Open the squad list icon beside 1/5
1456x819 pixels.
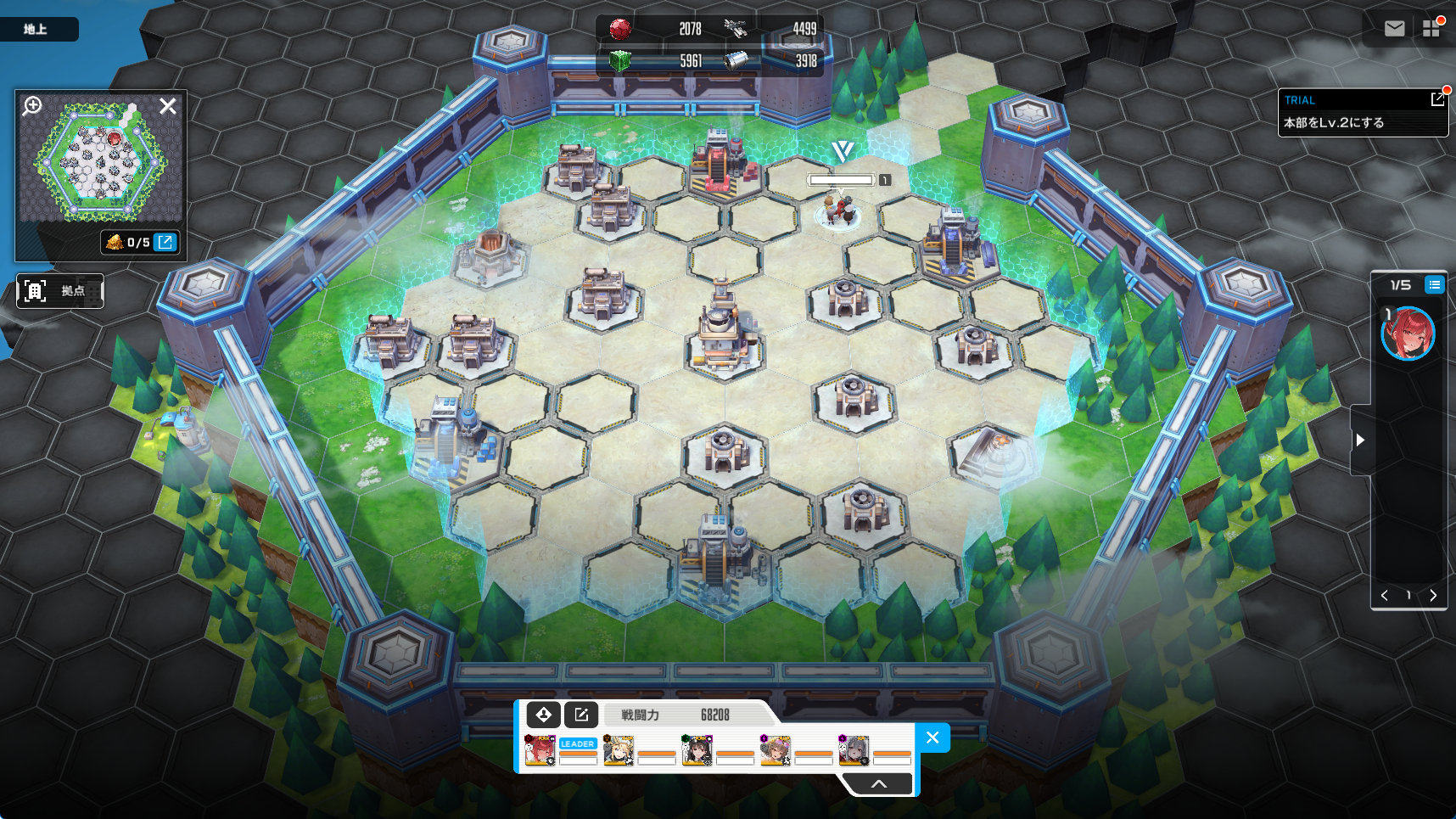tap(1434, 284)
